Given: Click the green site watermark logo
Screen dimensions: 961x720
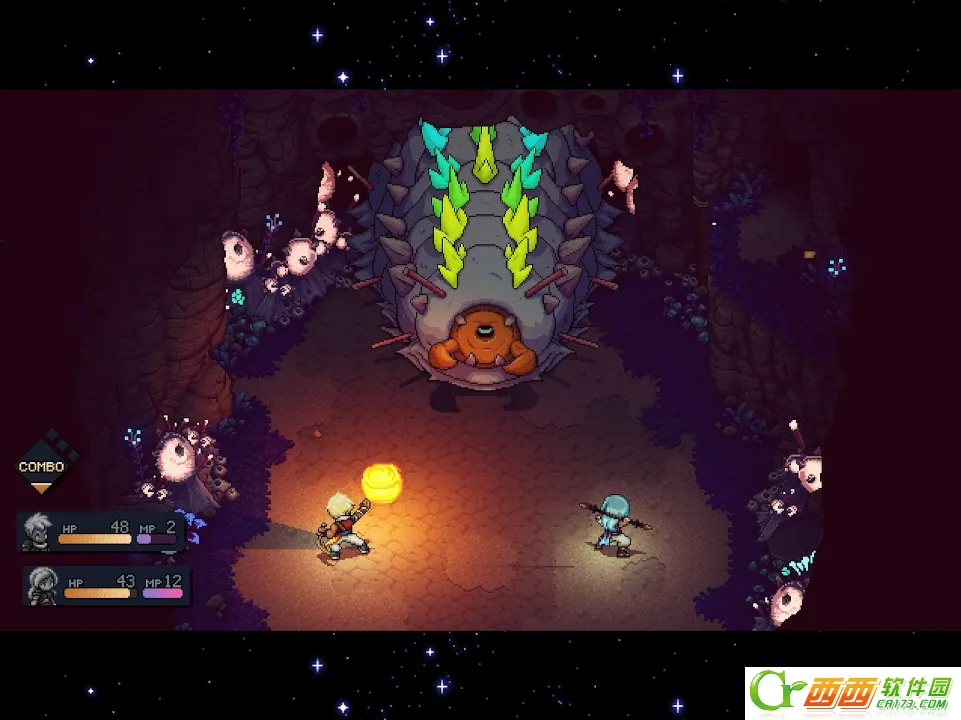Looking at the screenshot, I should click(x=850, y=690).
